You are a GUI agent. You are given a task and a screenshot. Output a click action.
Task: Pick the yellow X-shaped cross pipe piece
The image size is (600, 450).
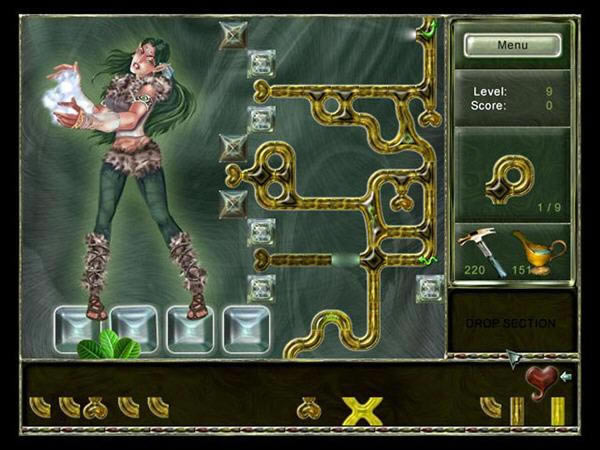pos(362,409)
